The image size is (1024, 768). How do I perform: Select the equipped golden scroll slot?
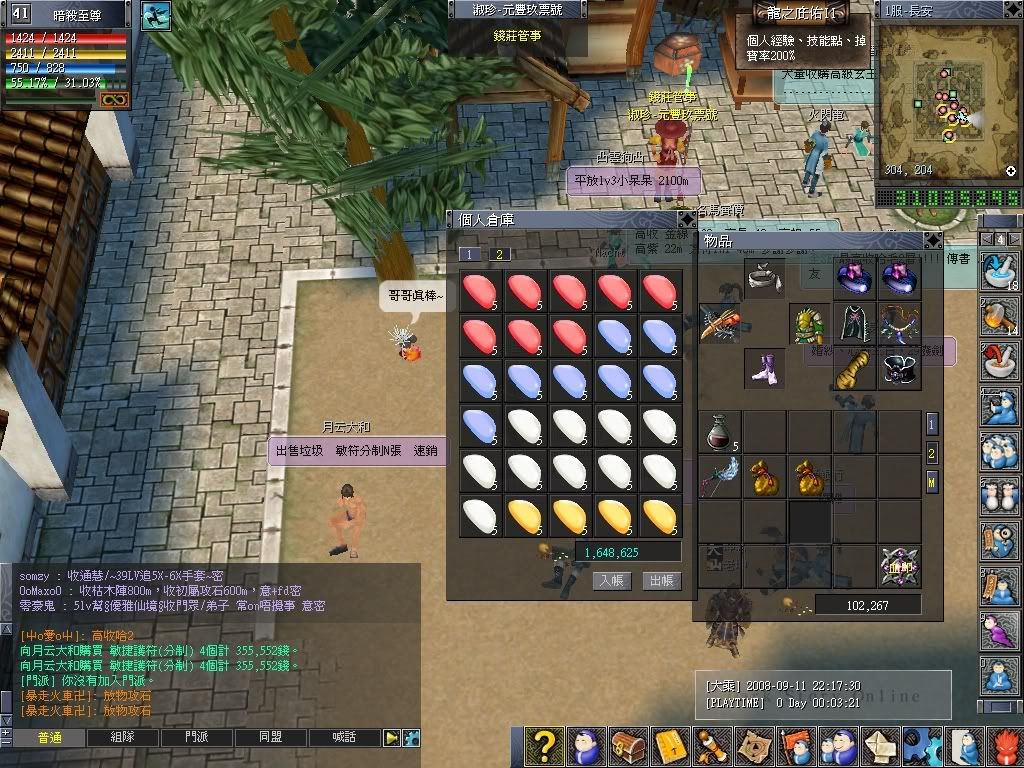(x=853, y=368)
